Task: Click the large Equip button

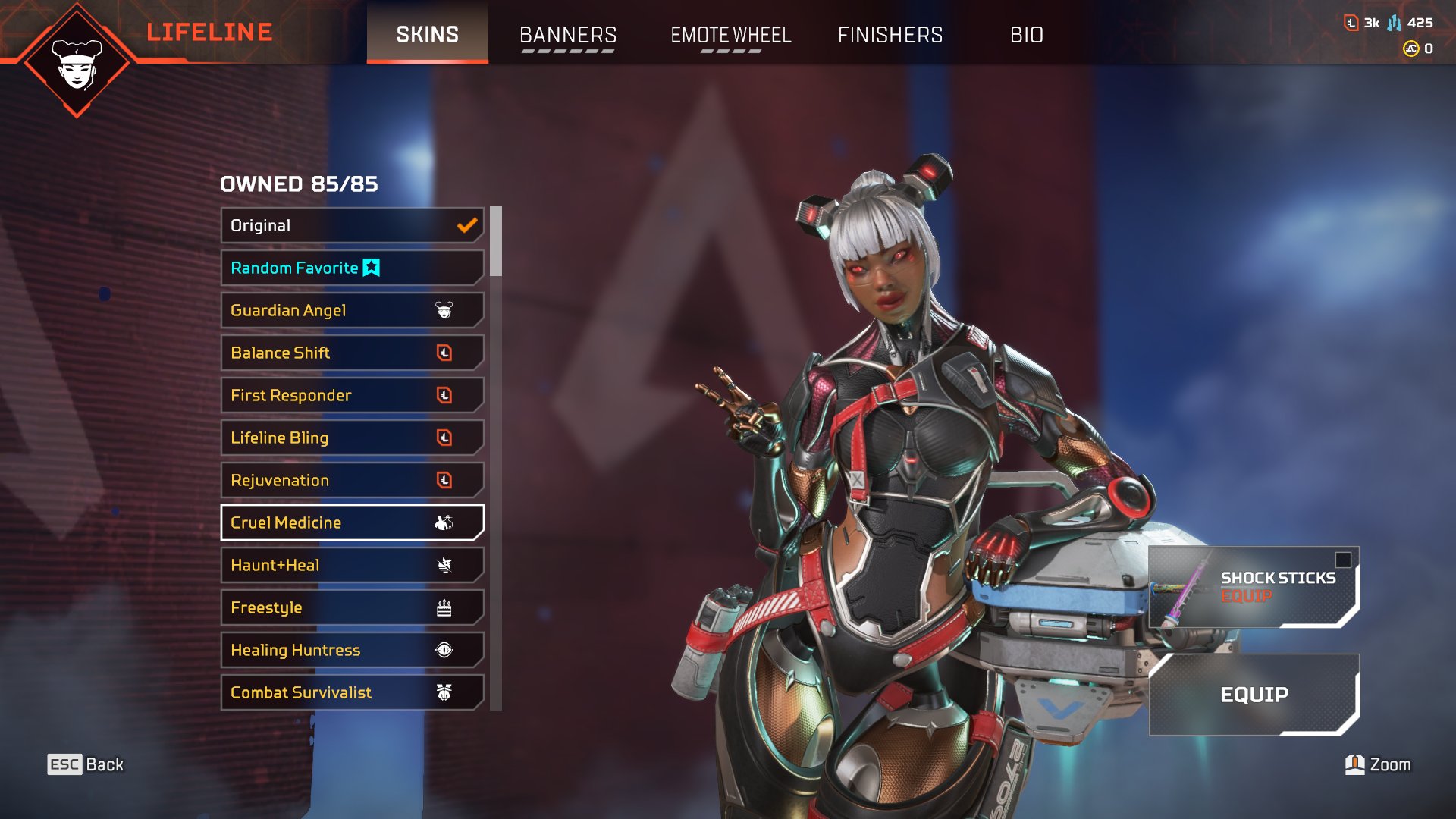Action: coord(1254,695)
